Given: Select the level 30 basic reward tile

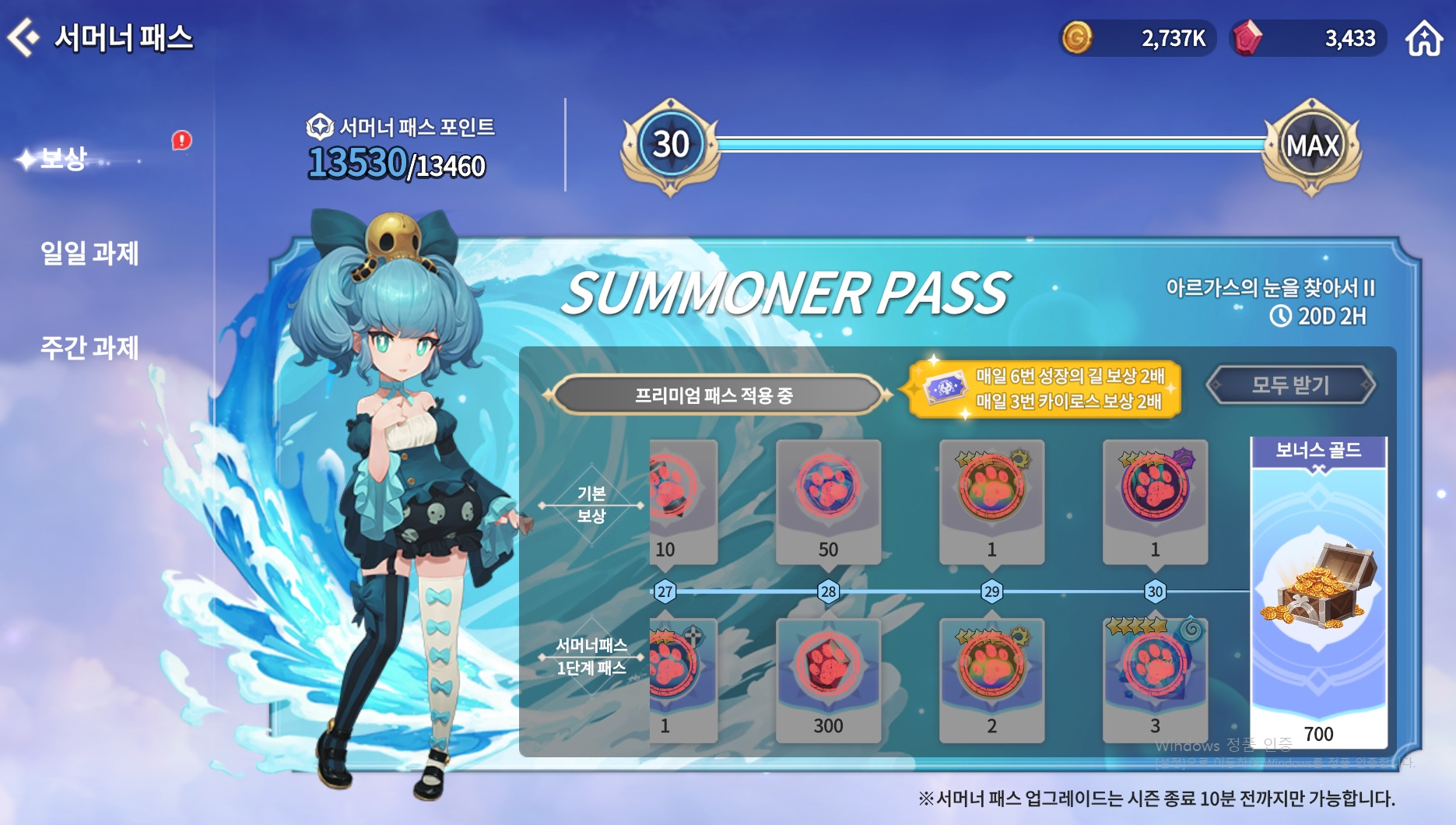Looking at the screenshot, I should [1155, 501].
